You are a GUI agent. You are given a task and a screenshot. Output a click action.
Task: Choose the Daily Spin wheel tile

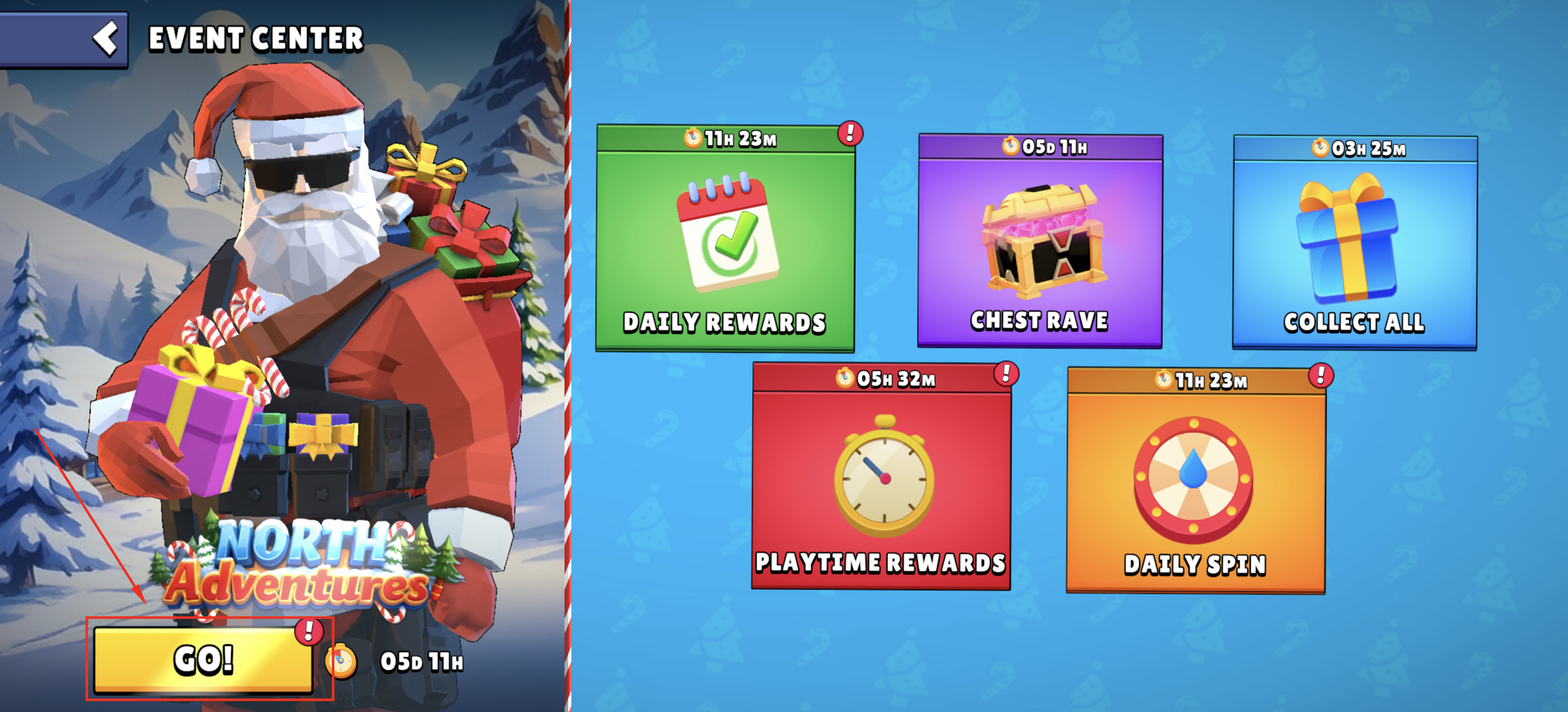pyautogui.click(x=1195, y=481)
